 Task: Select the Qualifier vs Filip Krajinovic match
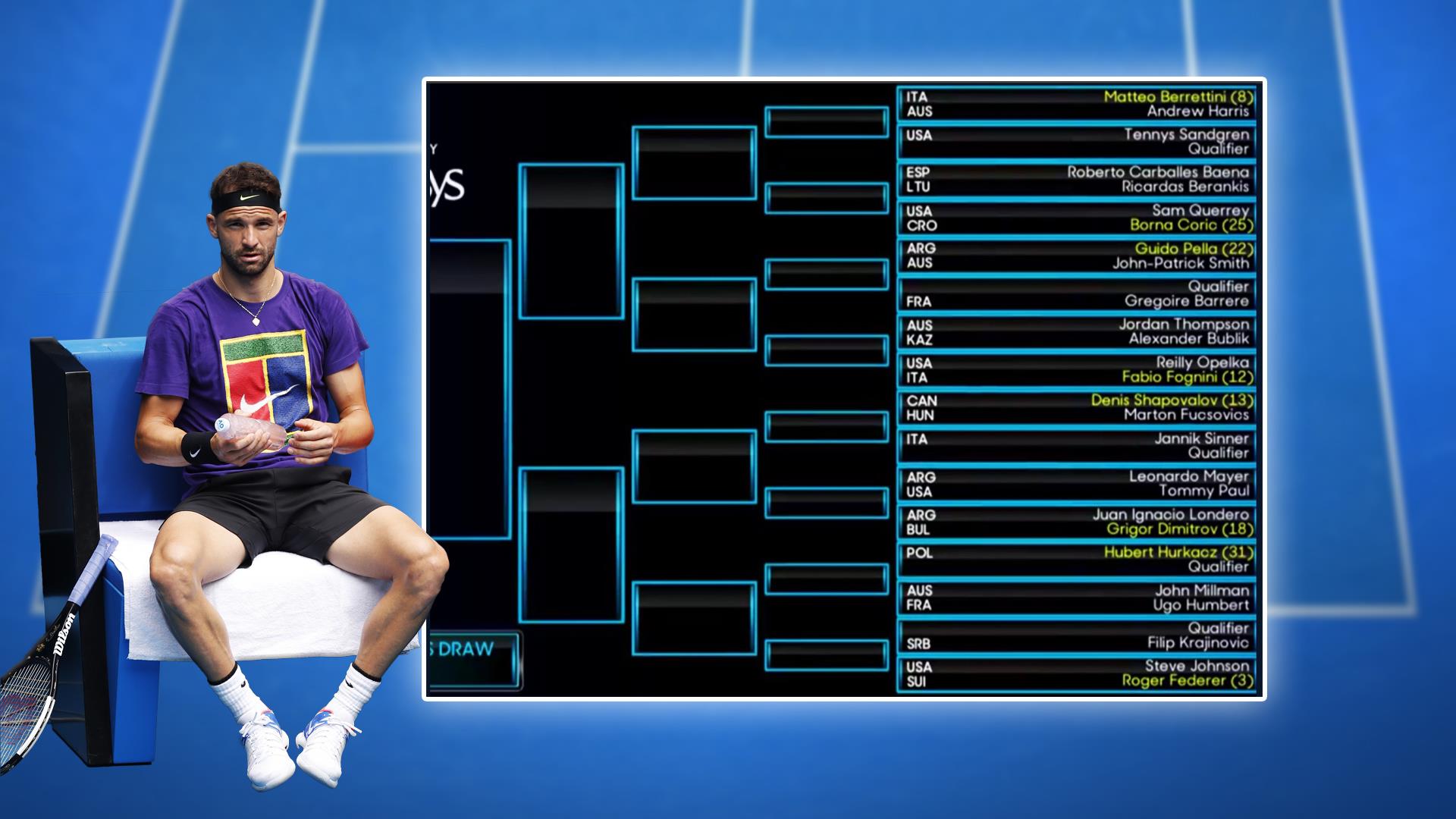(1076, 635)
